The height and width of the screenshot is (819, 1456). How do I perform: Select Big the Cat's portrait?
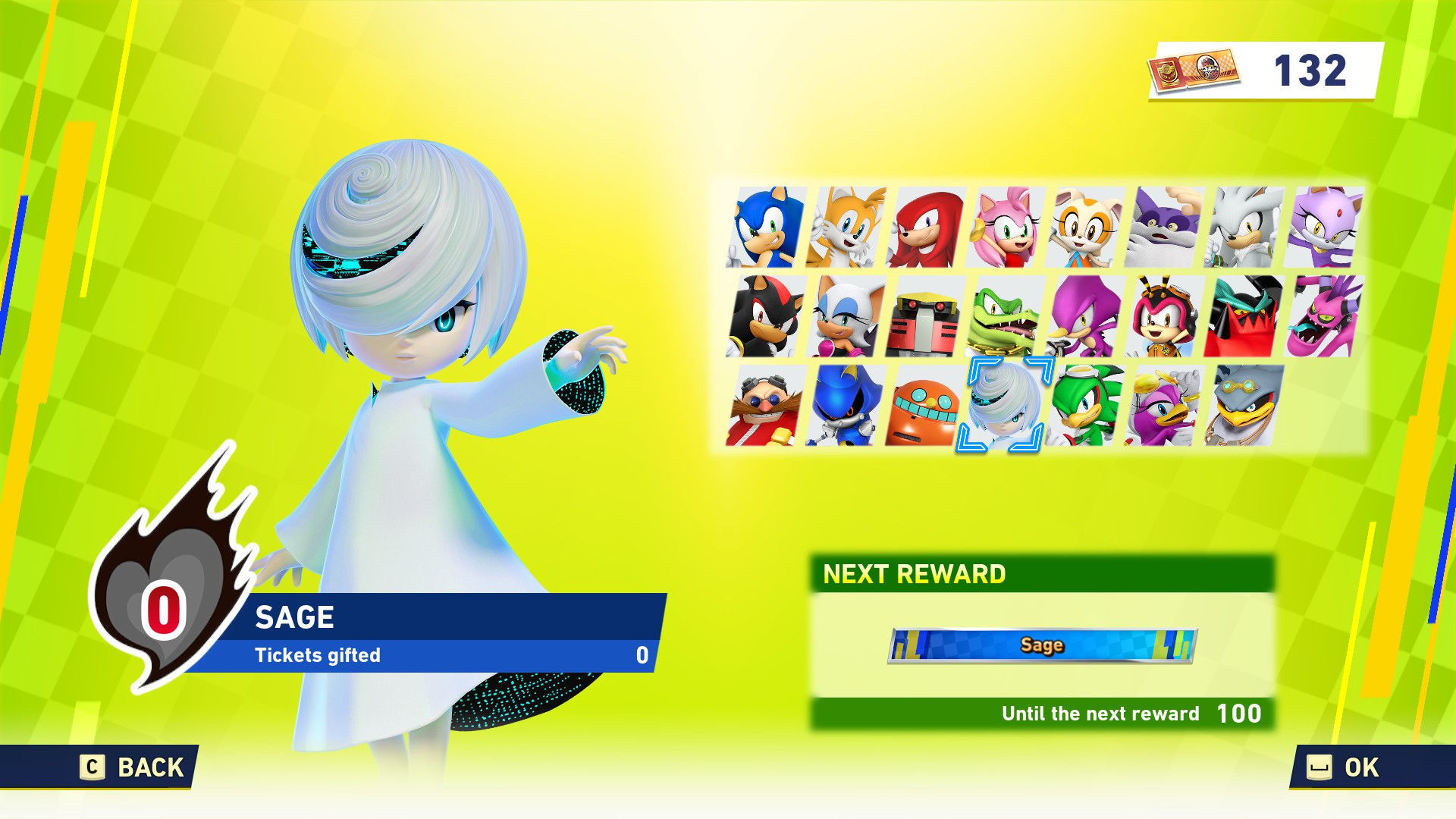point(1165,227)
